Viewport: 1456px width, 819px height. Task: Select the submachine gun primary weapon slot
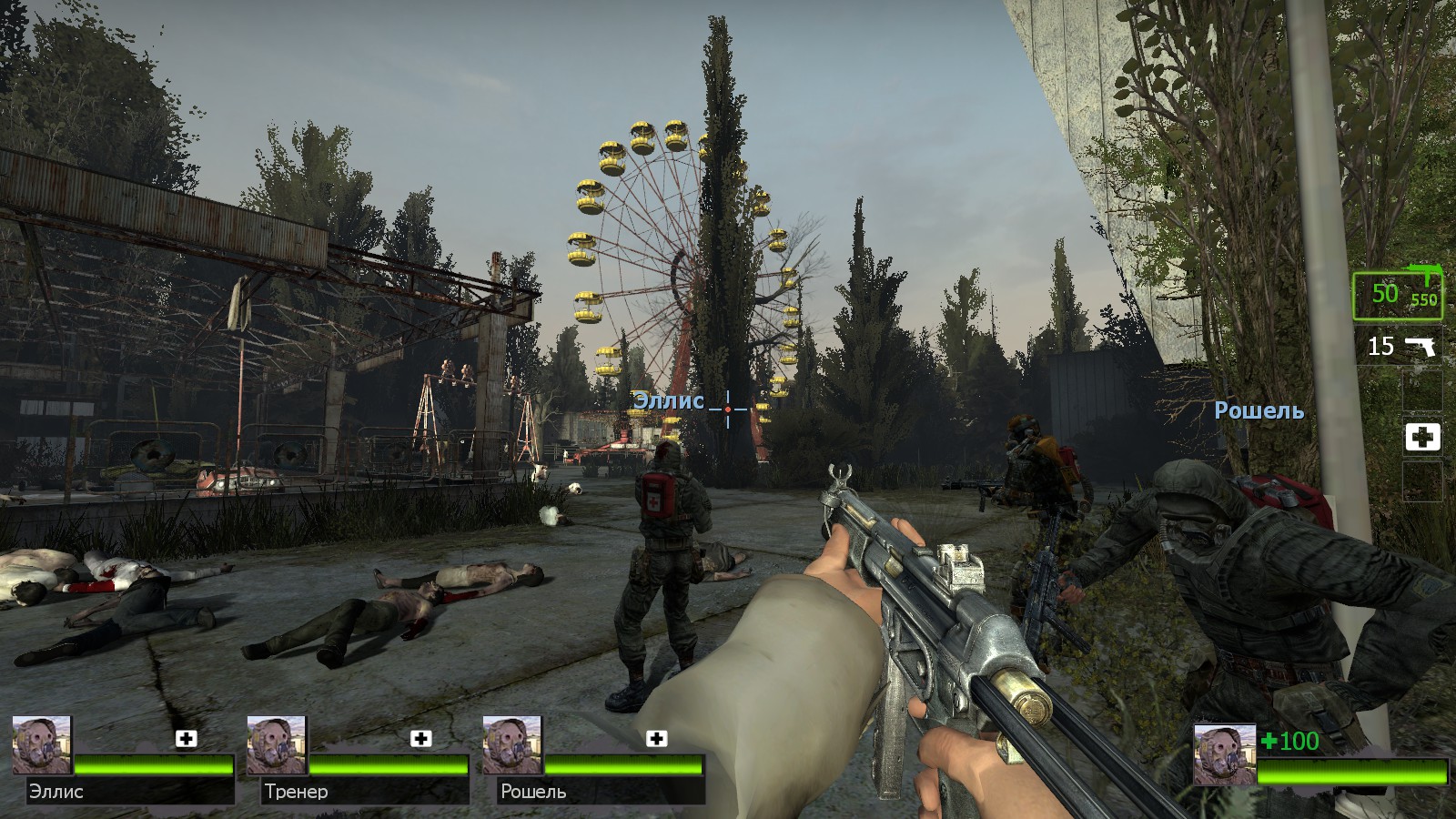(1397, 293)
